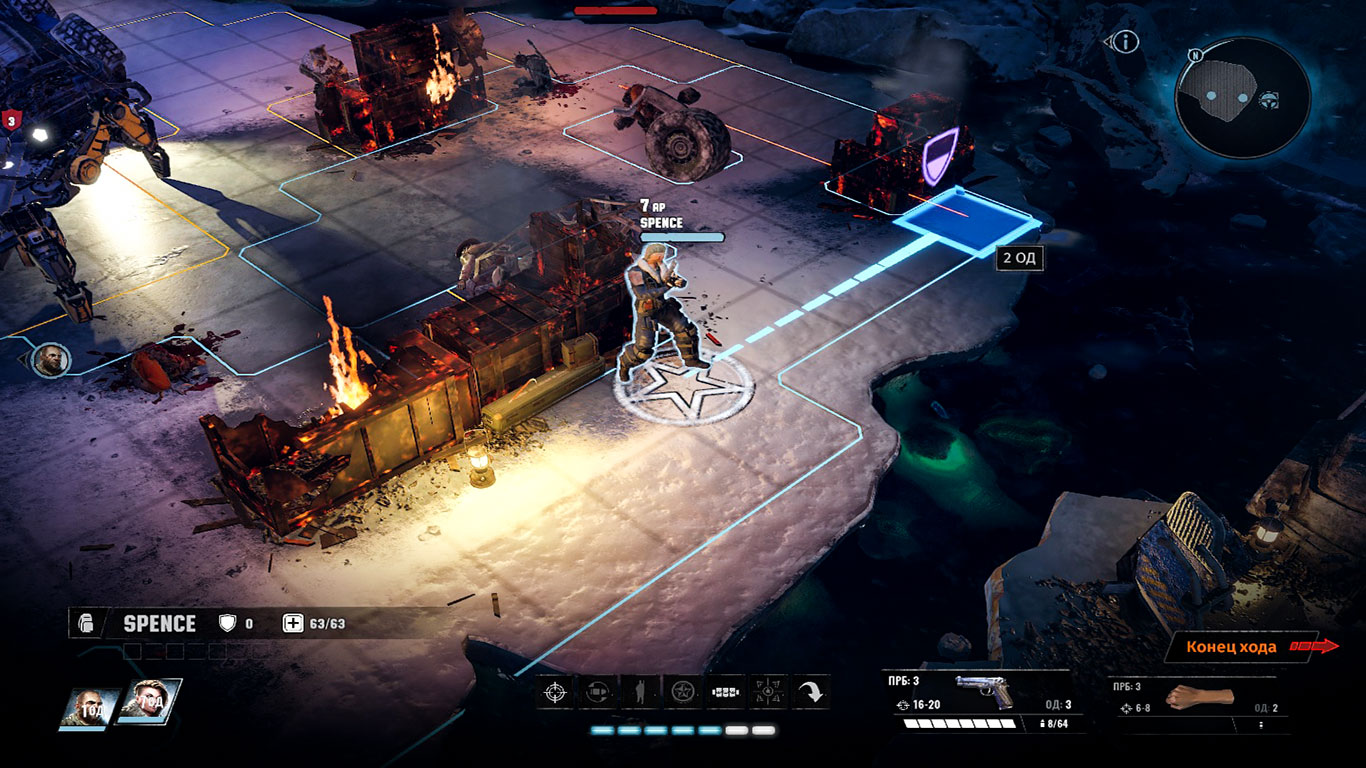Choose the reload bullet action
Screen dimensions: 1366x768
597,692
